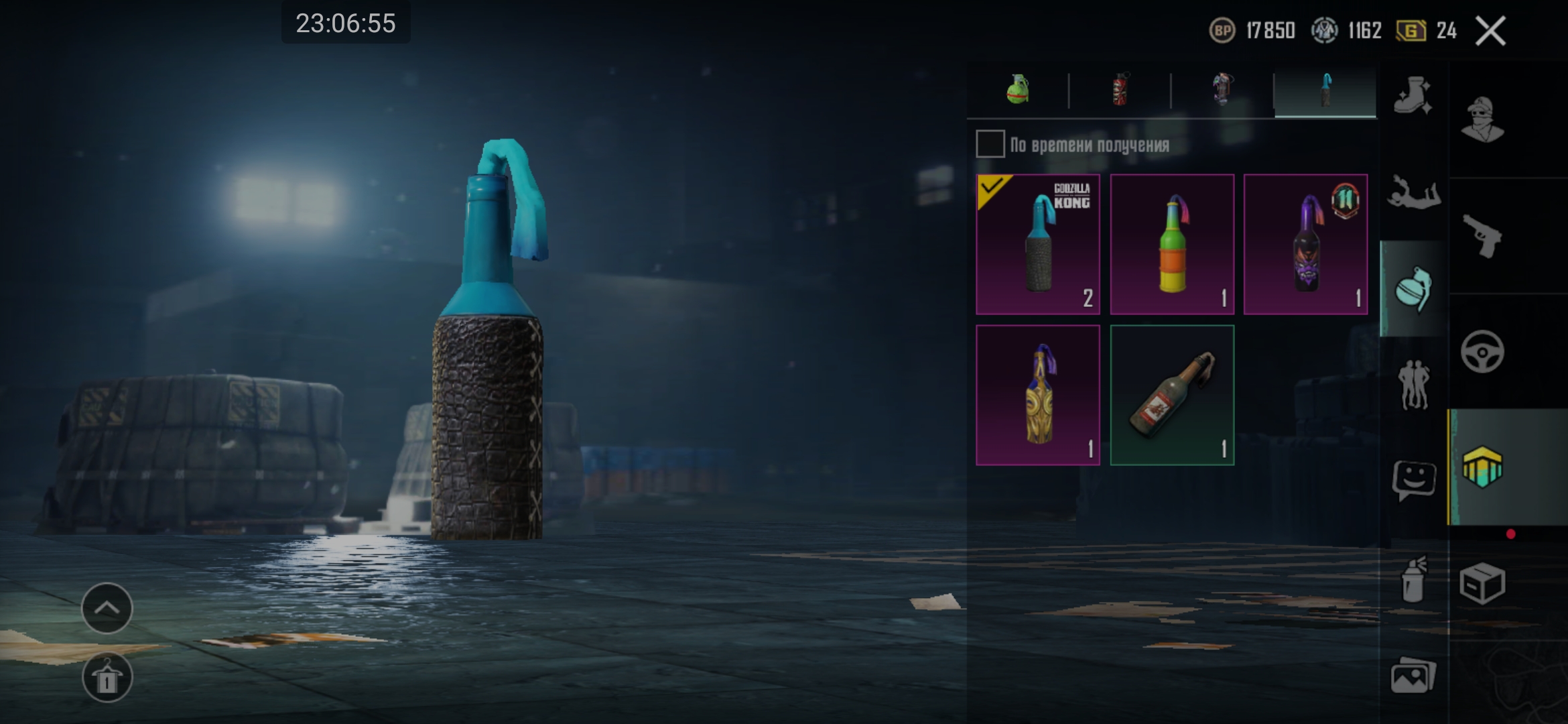Toggle the 'По времени получения' sort checkbox
Screen dimensions: 1568x724
[x=990, y=144]
